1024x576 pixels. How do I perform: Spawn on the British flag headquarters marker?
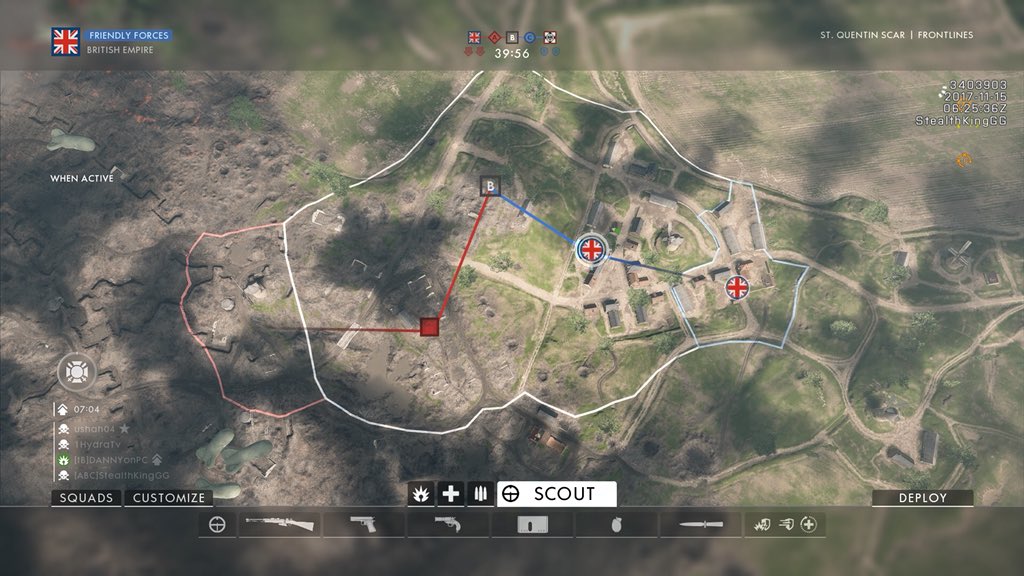[737, 288]
